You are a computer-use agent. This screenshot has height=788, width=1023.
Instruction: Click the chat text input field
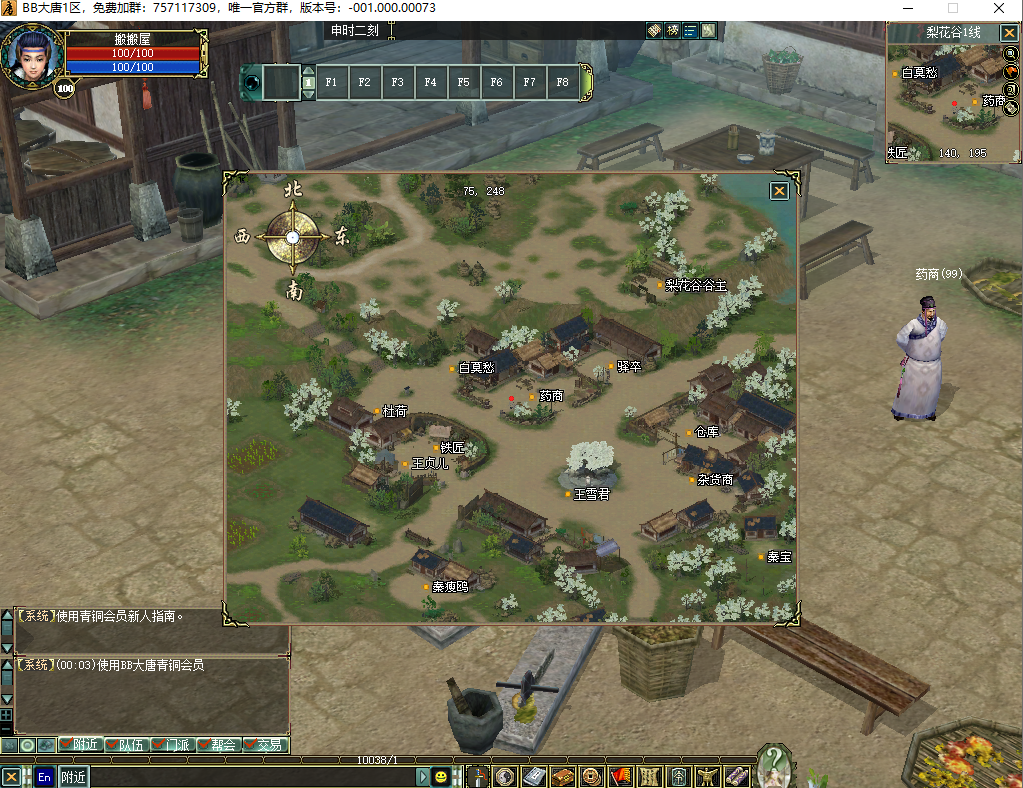(x=250, y=777)
